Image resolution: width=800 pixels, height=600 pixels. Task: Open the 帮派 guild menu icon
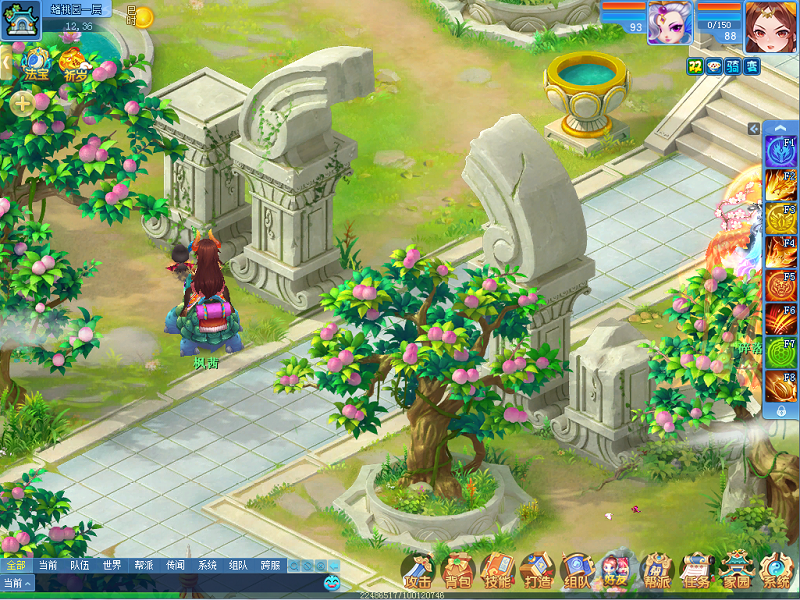pyautogui.click(x=657, y=571)
